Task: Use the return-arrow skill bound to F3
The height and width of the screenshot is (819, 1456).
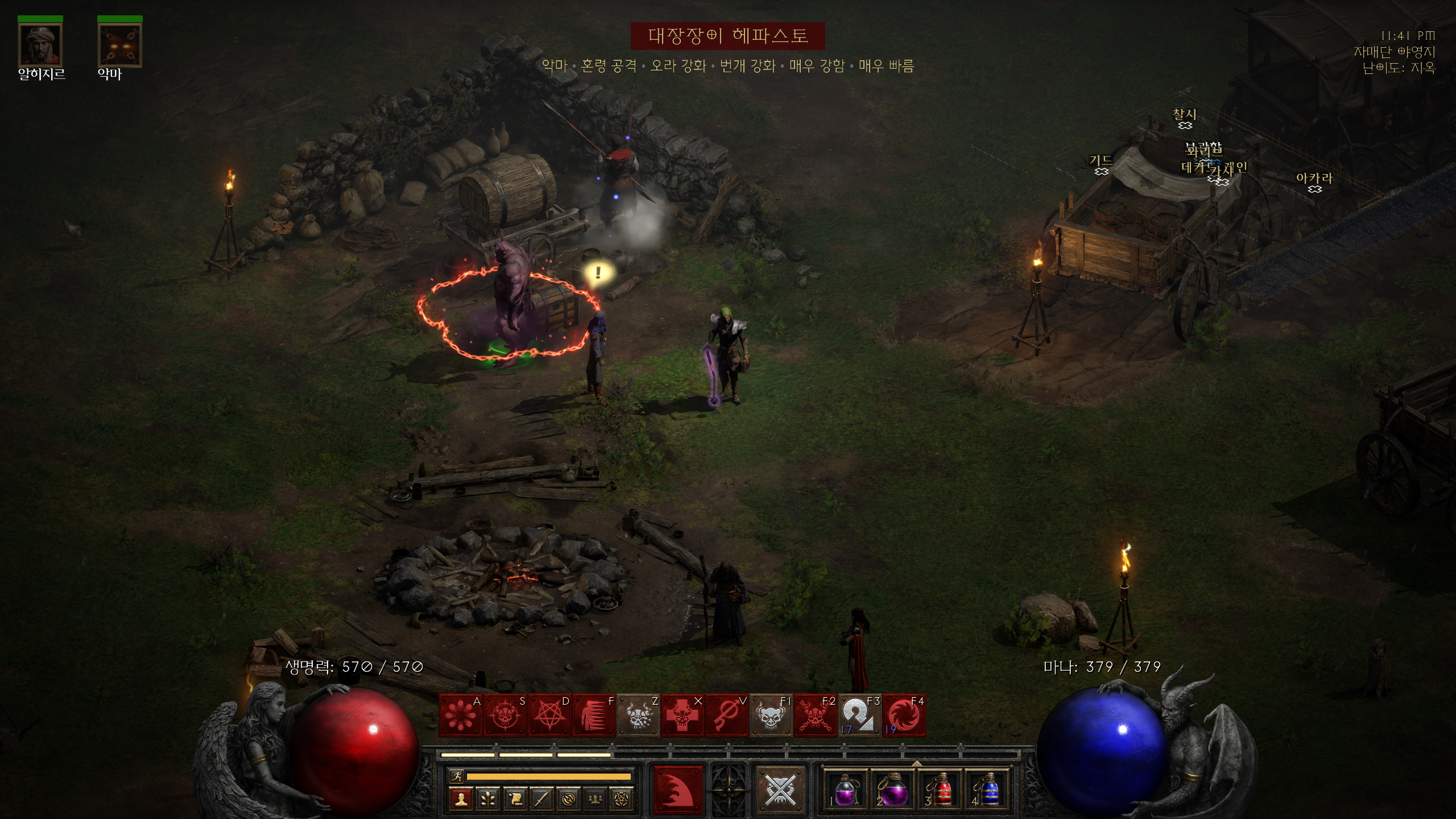Action: coord(859,715)
